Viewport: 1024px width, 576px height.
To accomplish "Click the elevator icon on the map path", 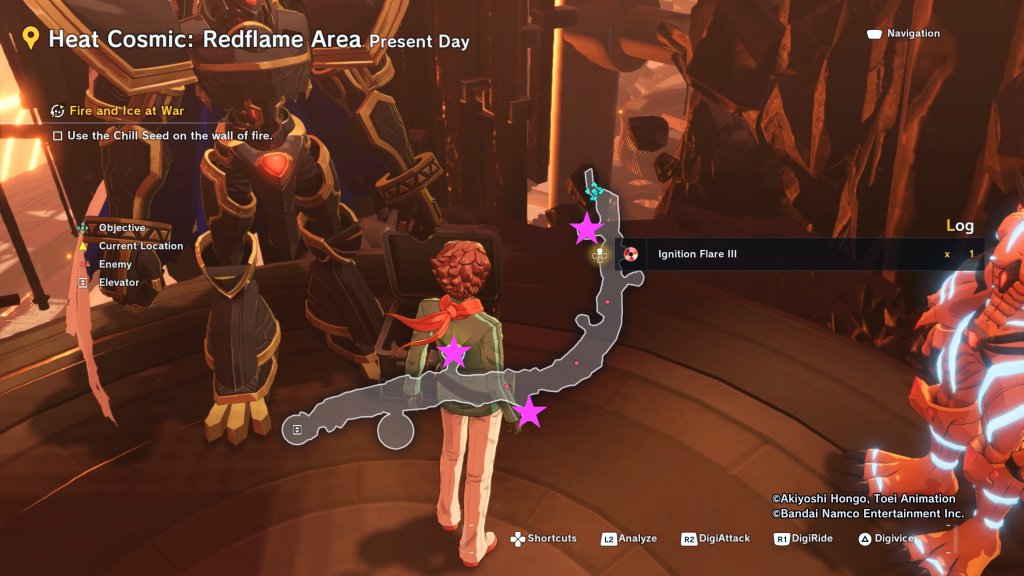I will 297,429.
